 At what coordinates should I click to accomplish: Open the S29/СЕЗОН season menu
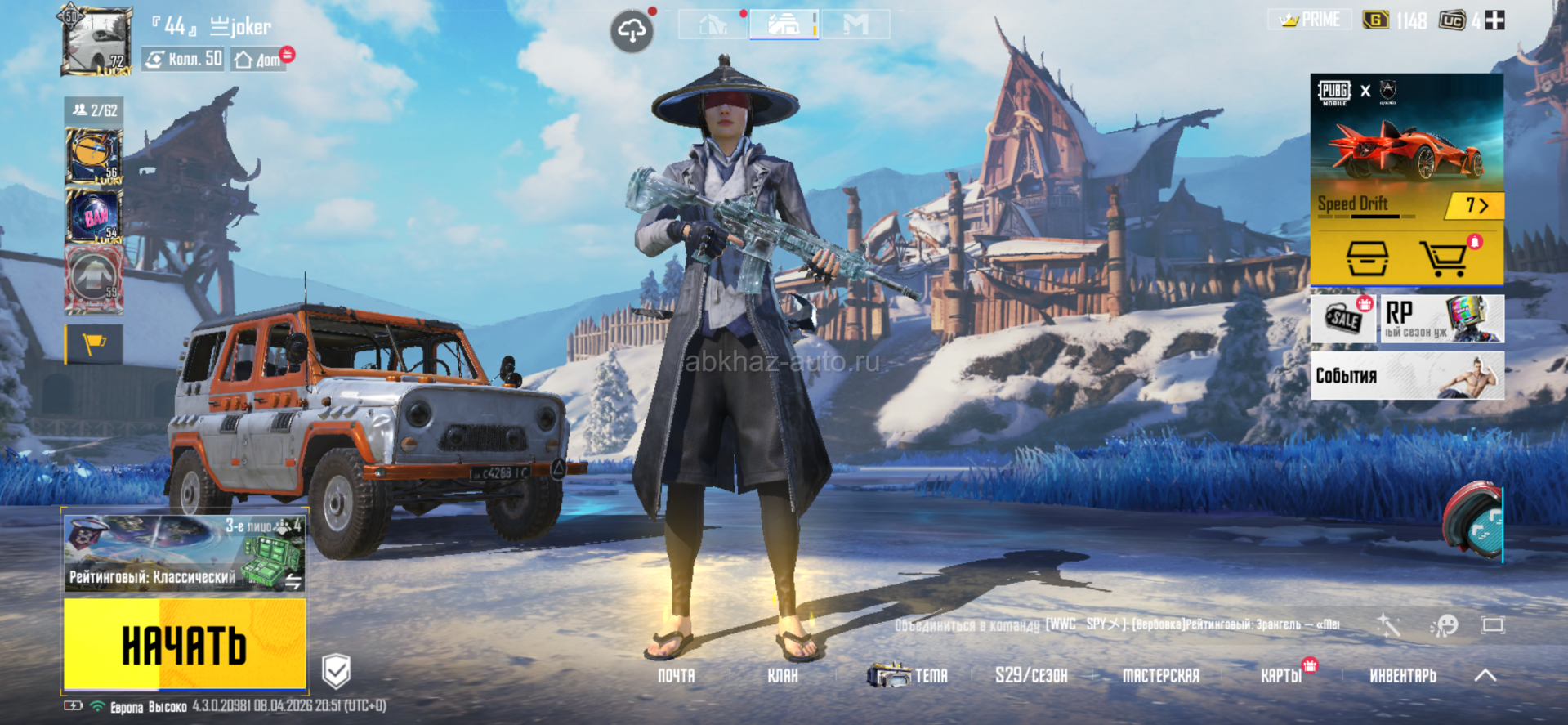(1031, 676)
